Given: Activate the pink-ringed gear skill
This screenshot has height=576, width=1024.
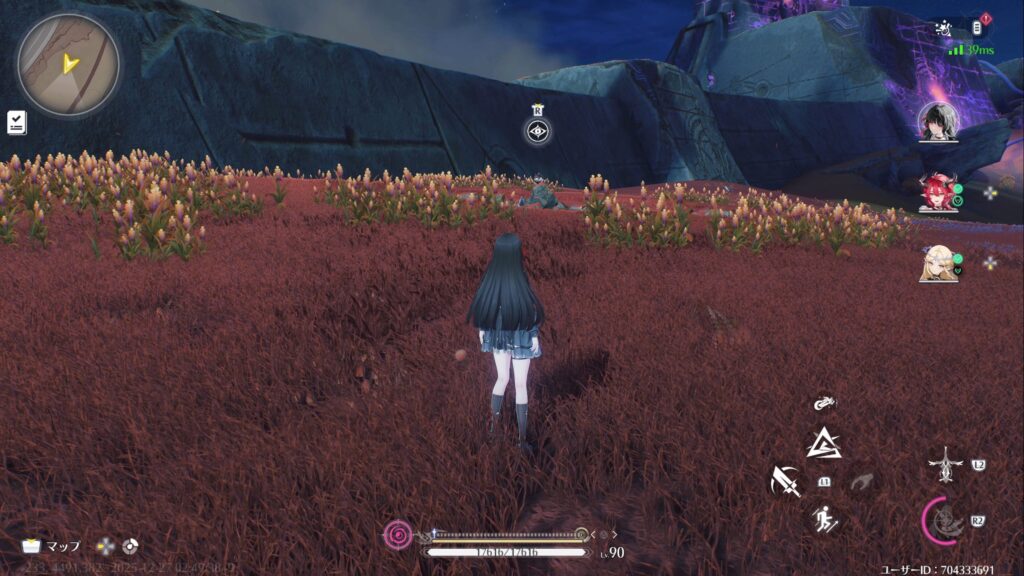Looking at the screenshot, I should (943, 520).
